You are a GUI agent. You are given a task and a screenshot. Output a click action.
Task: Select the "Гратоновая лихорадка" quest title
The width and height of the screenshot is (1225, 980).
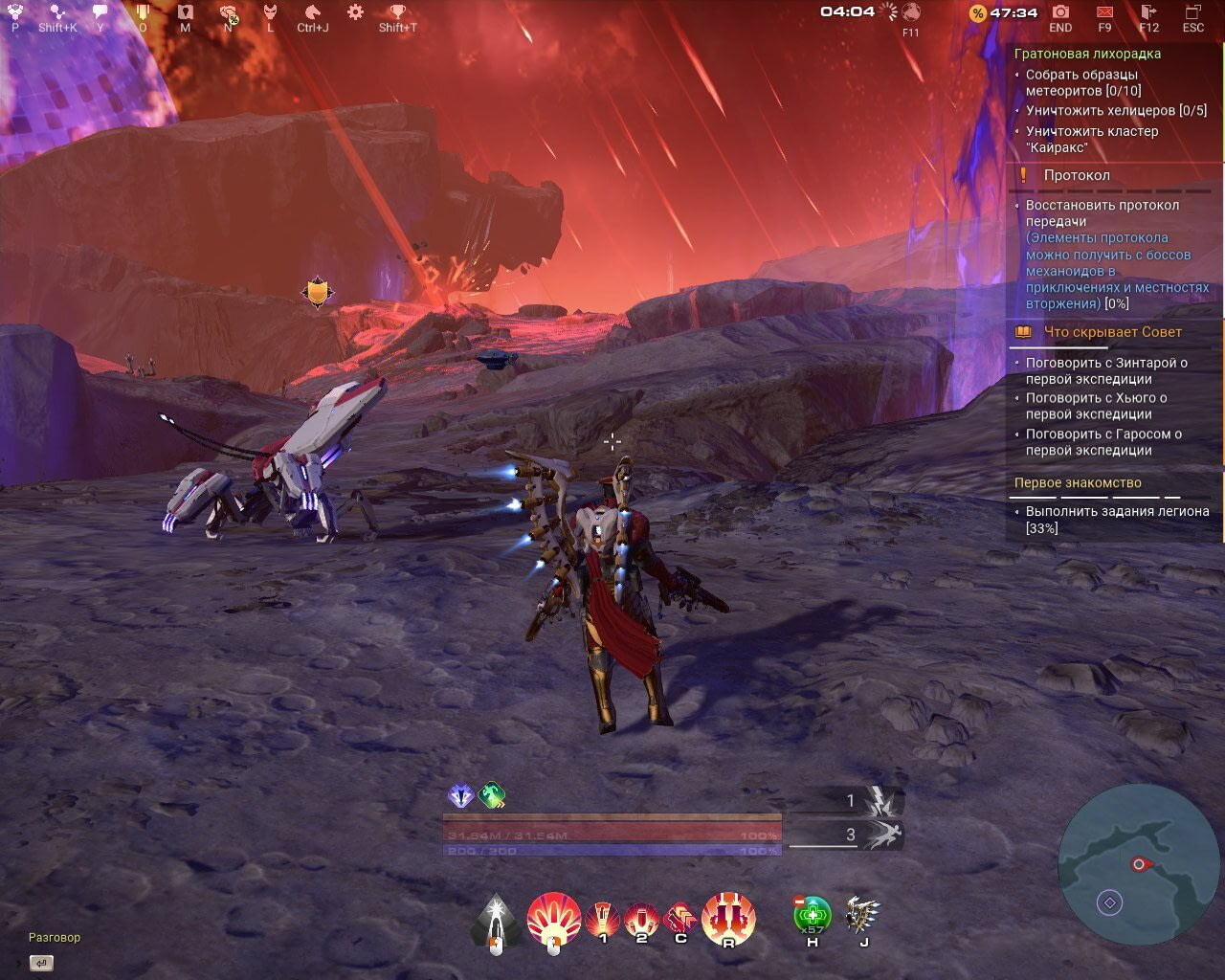pos(1087,54)
